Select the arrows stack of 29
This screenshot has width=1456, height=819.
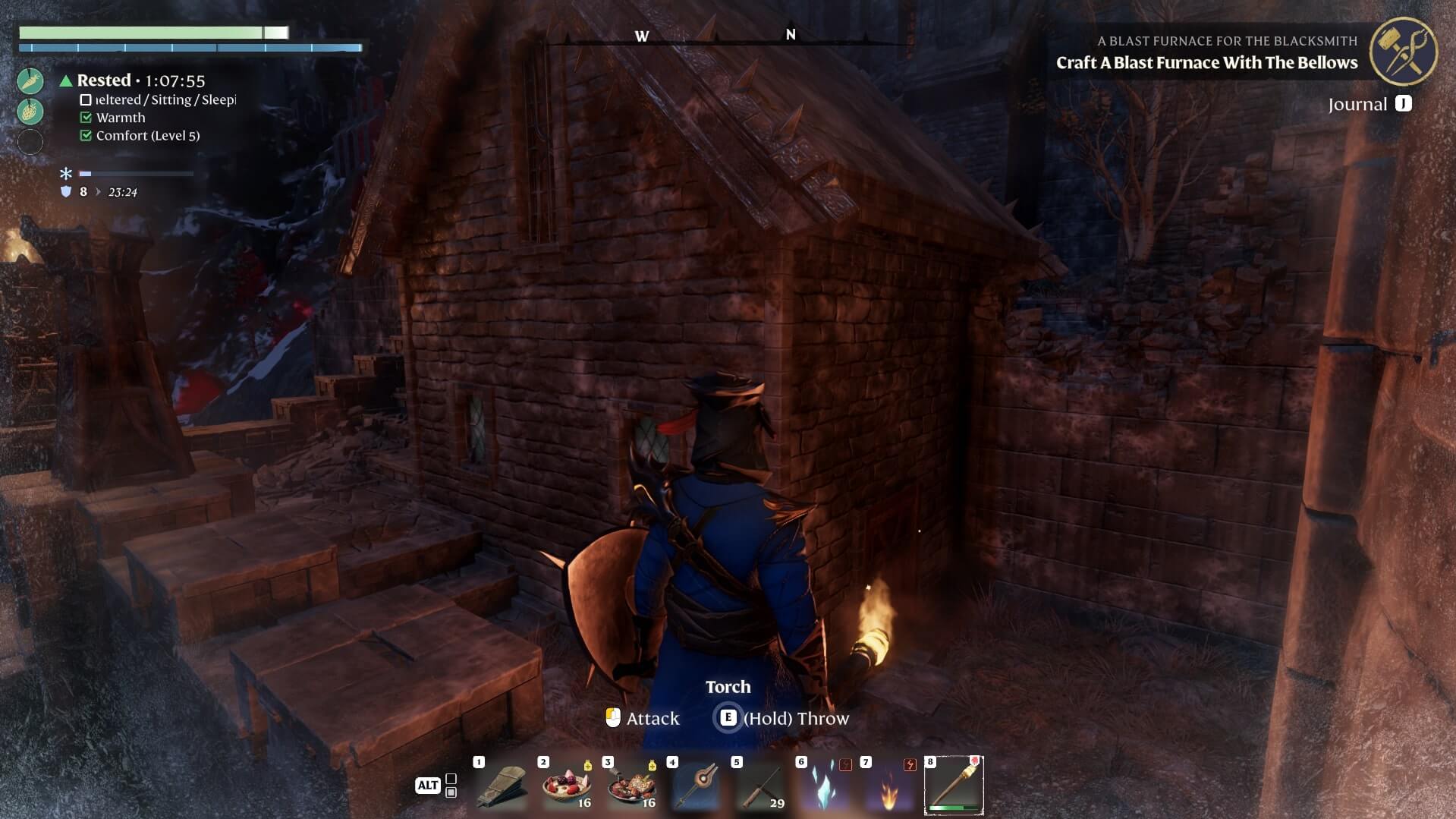coord(760,787)
